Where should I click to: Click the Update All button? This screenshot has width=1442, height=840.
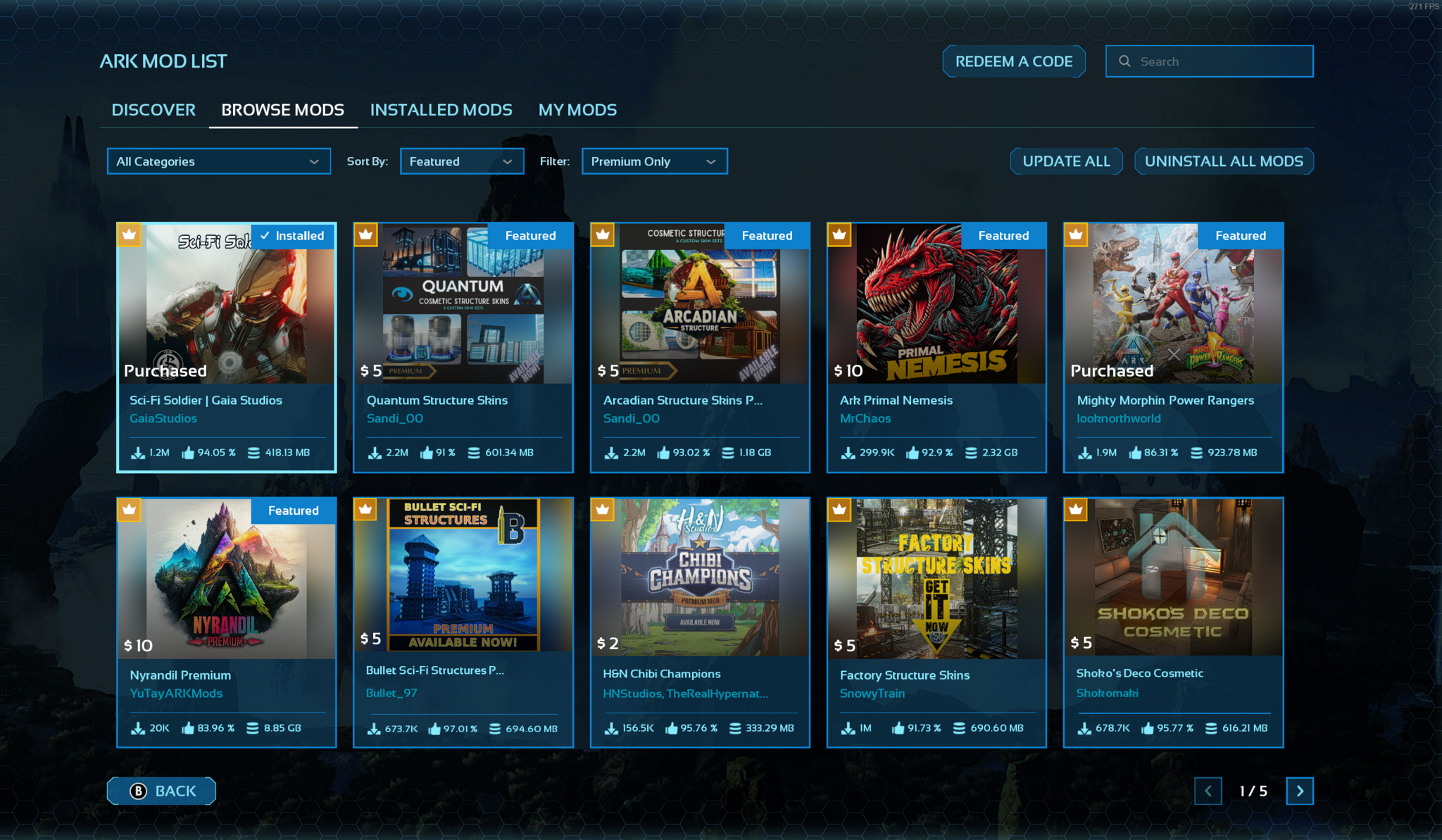coord(1066,161)
